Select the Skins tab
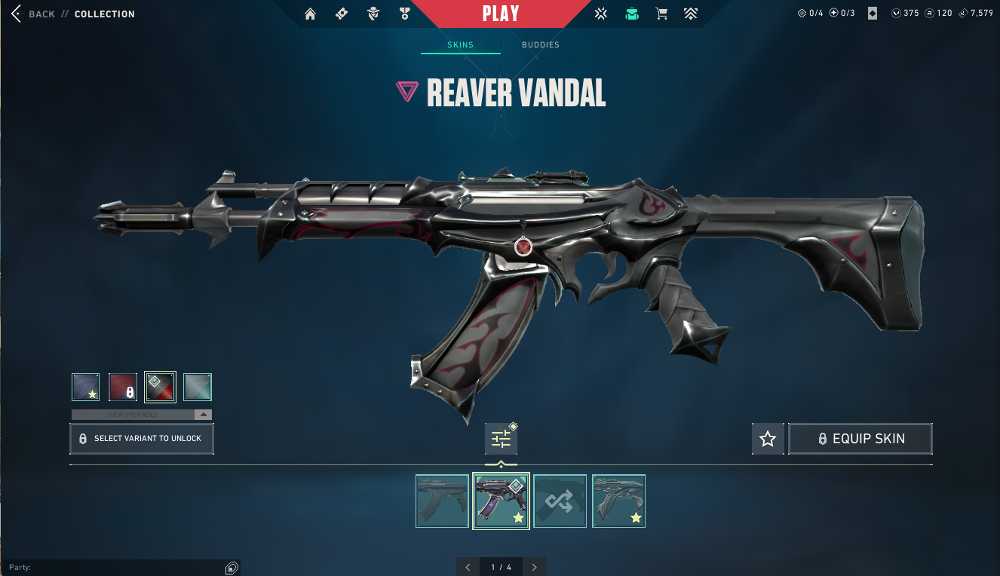Screen dimensions: 1000x576 point(460,45)
